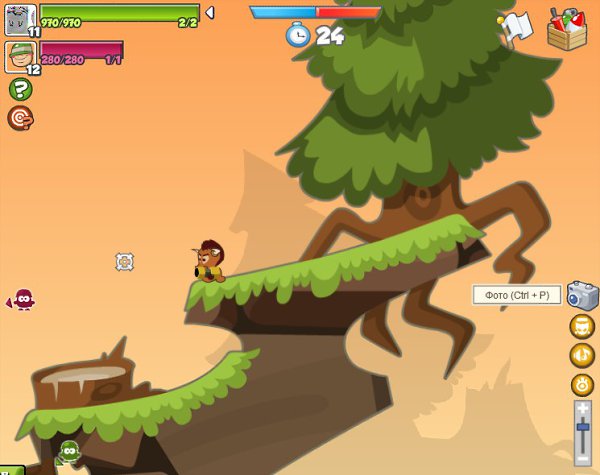Select the green-cap level 12 player portrait
The height and width of the screenshot is (475, 600).
click(19, 56)
